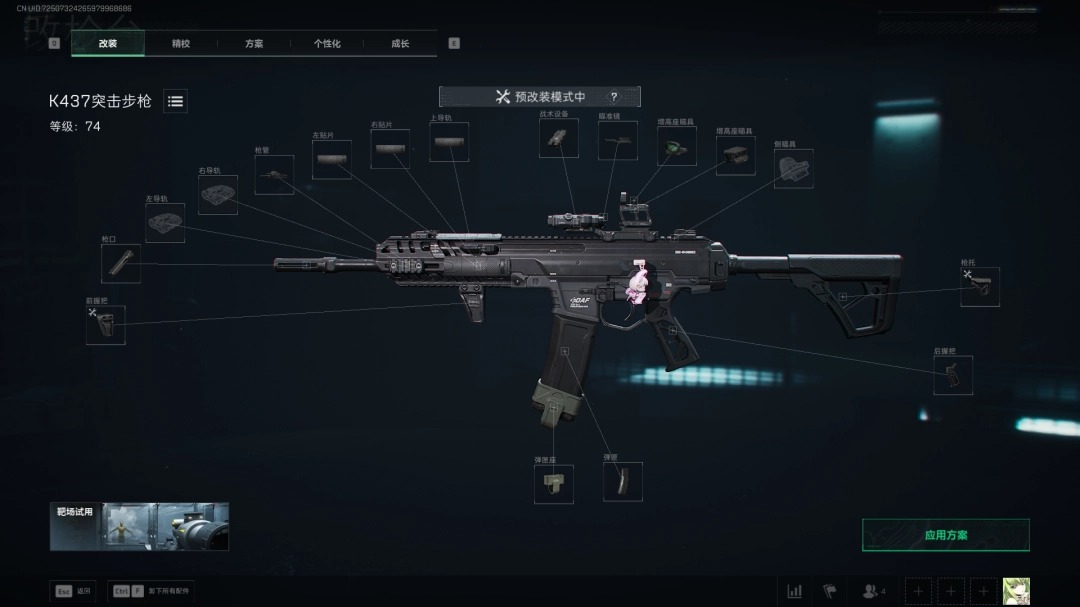Choose the 弹匣座 magazine well slot
The height and width of the screenshot is (607, 1080).
(554, 484)
